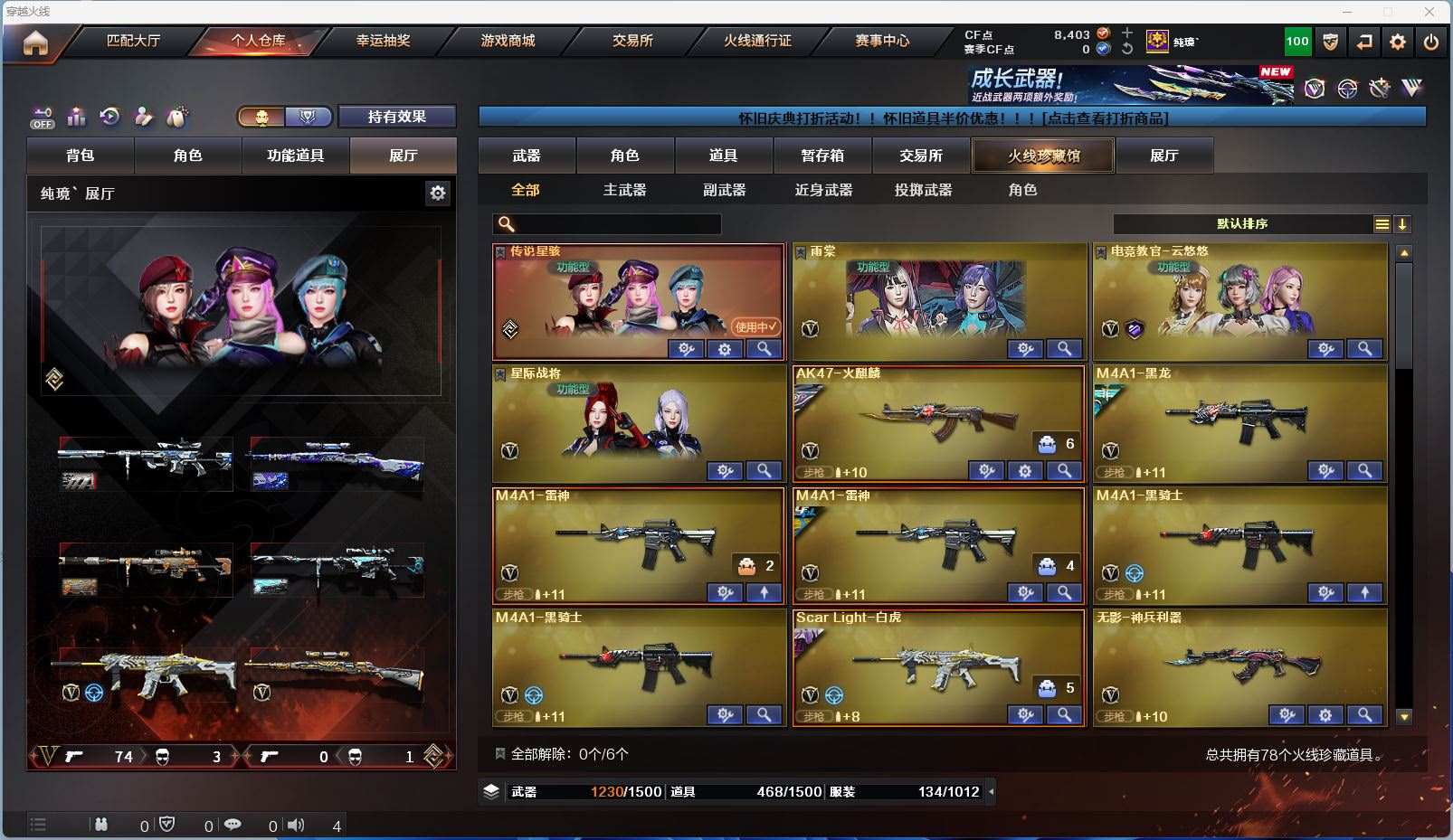Open settings with the top-right gear icon
This screenshot has width=1453, height=840.
tap(1398, 42)
